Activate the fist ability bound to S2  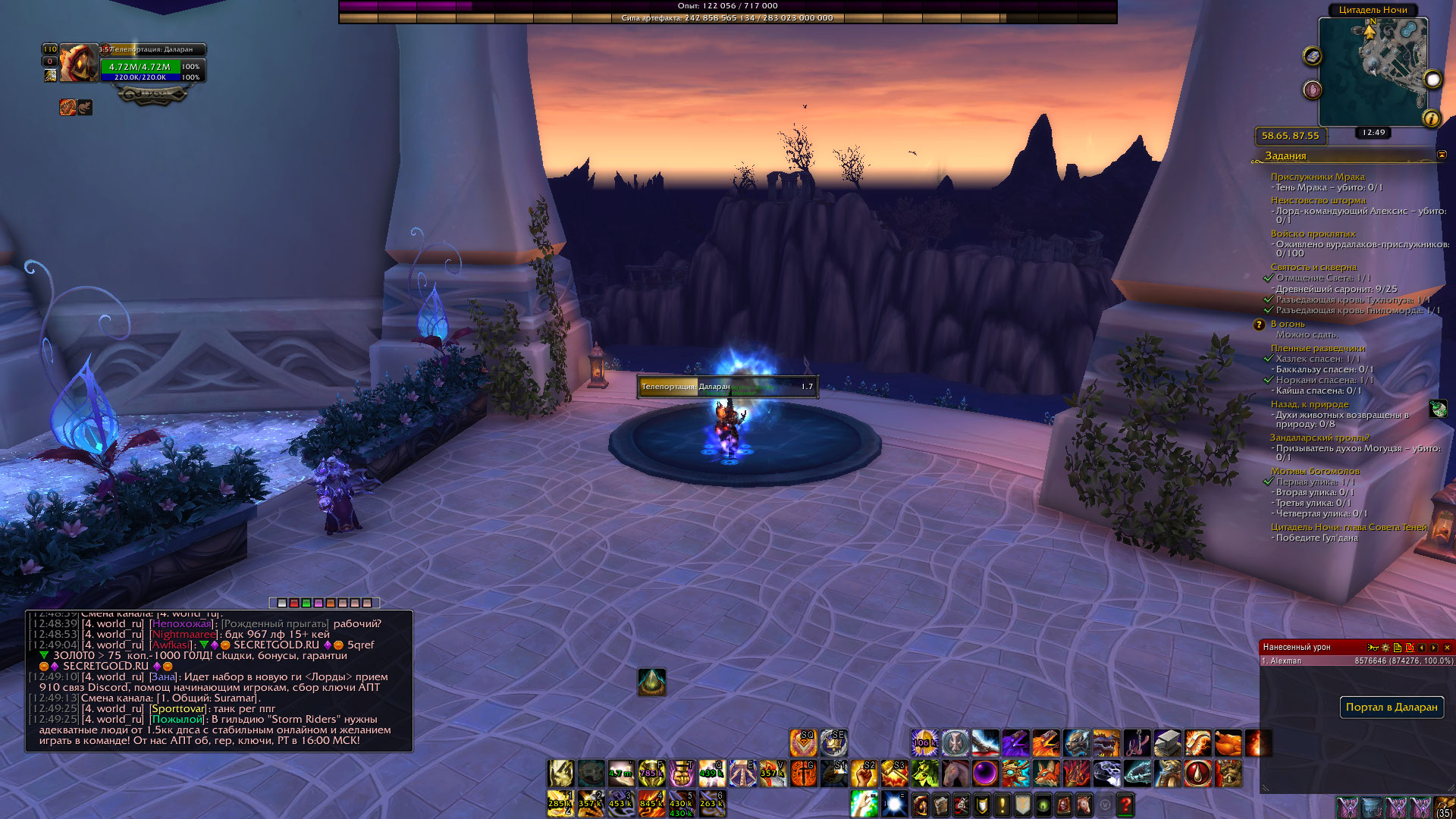(864, 773)
